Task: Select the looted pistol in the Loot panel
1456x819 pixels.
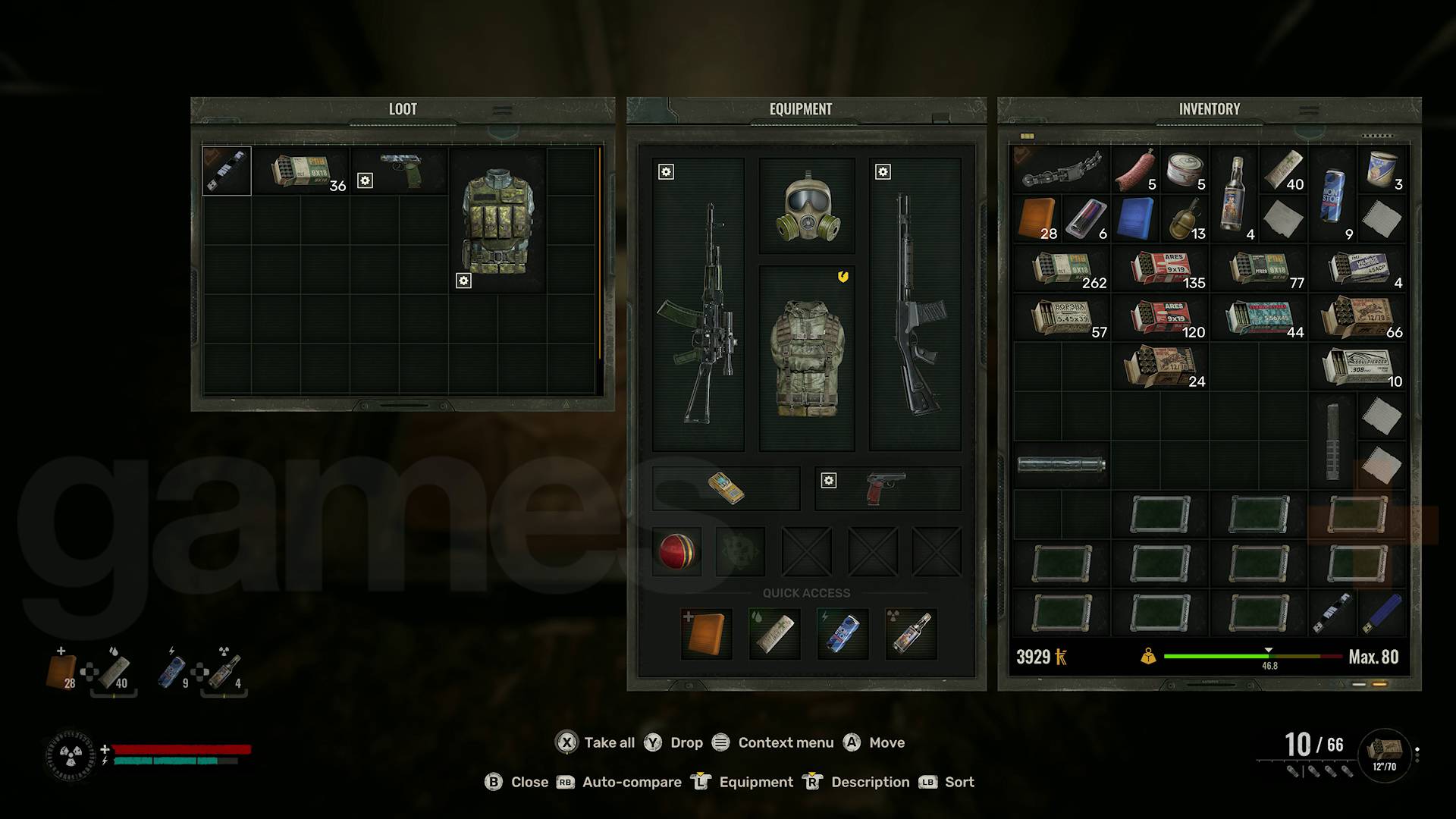Action: (400, 171)
